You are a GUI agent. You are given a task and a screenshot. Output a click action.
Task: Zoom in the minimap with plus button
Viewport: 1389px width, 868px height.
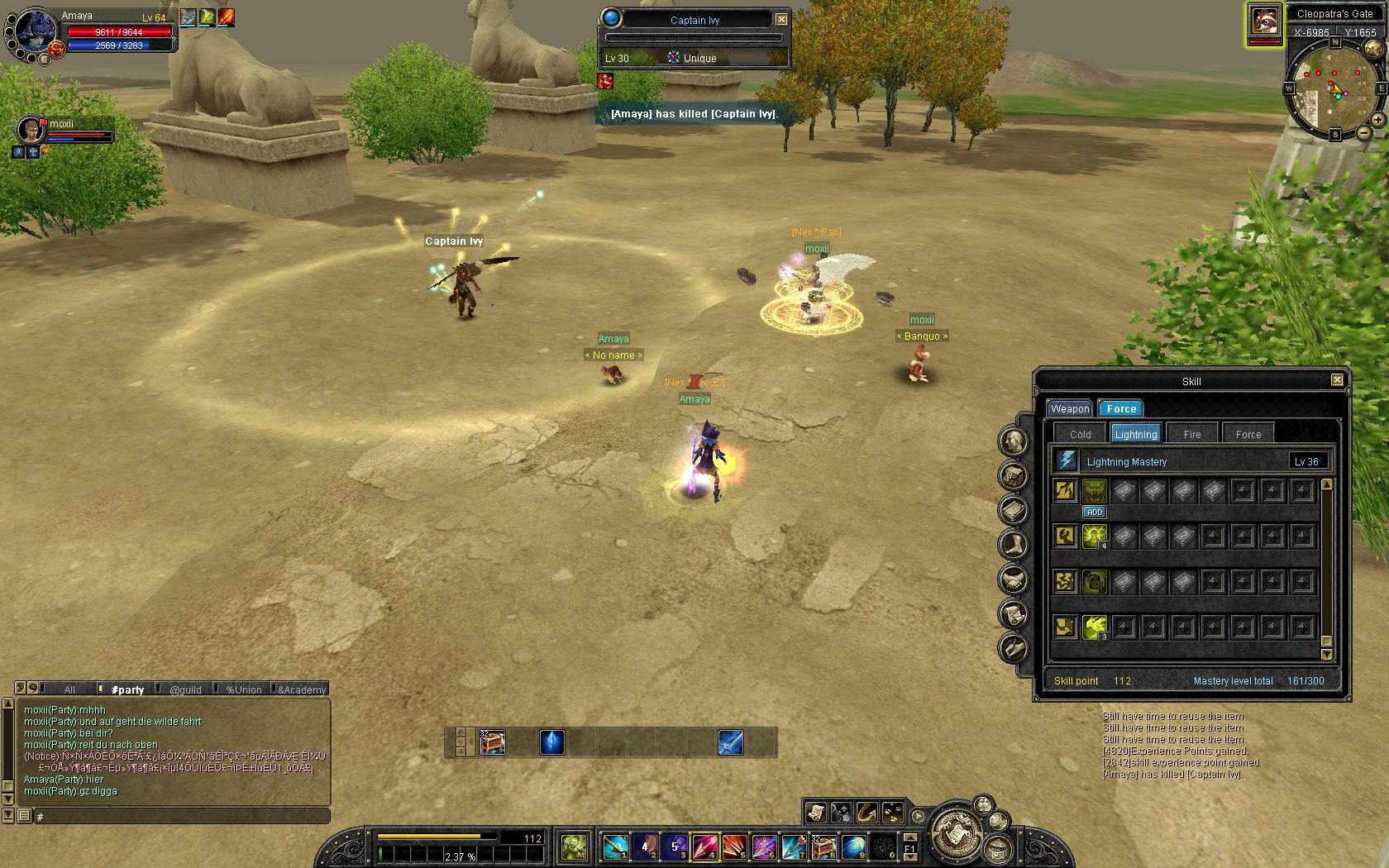point(1379,120)
